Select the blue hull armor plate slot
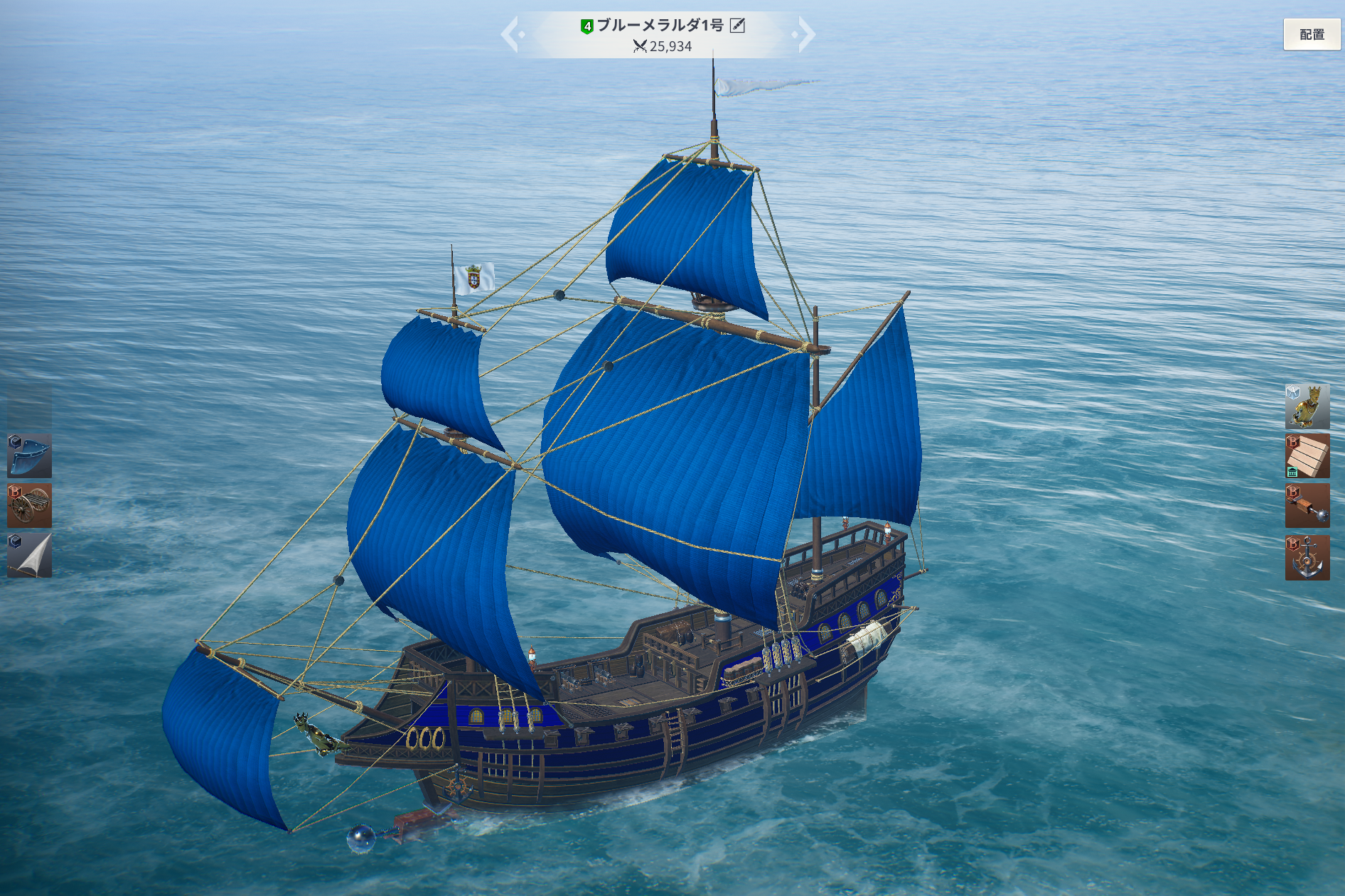1345x896 pixels. [x=29, y=455]
